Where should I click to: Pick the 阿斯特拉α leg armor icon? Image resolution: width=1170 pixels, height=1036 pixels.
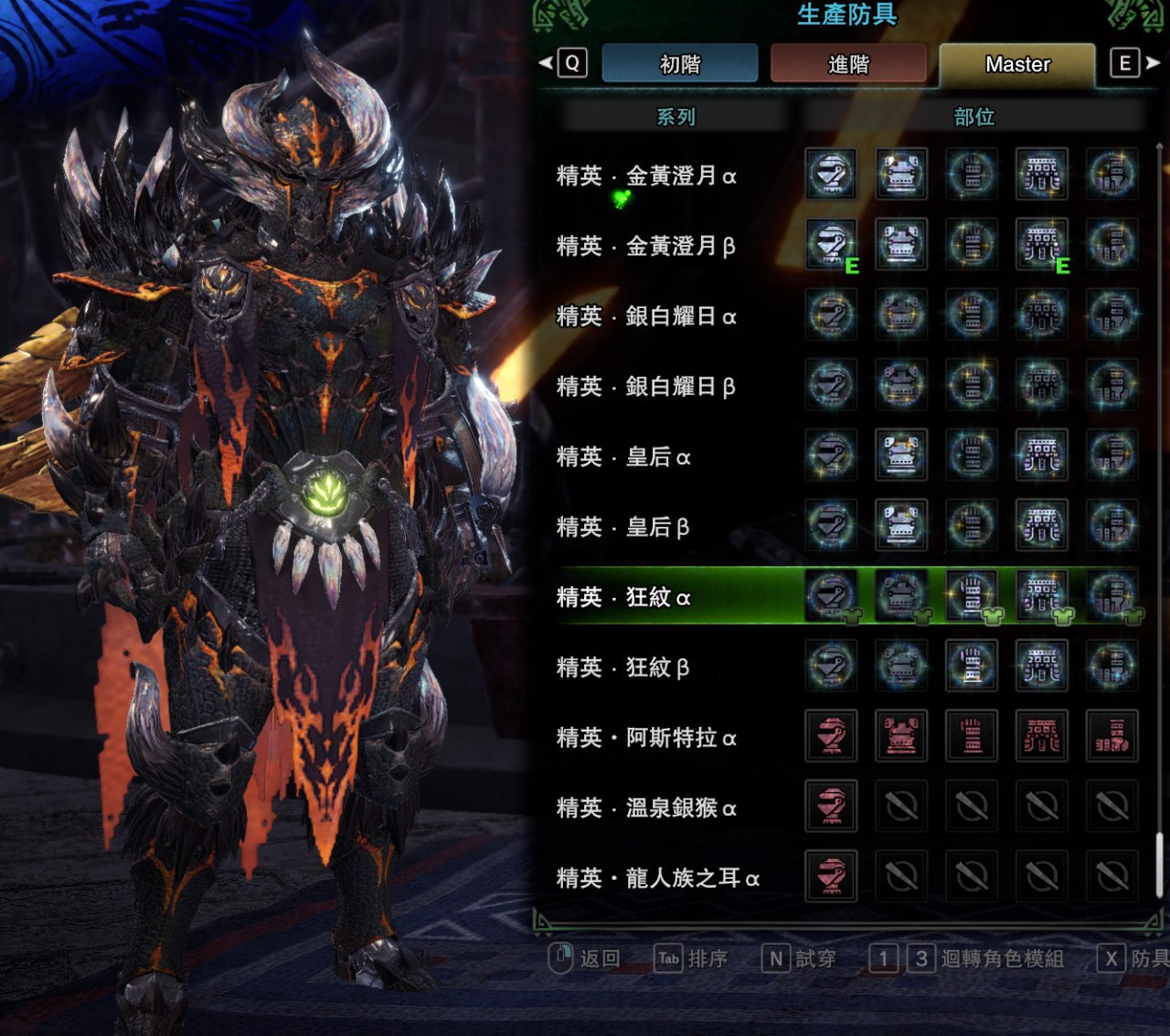(x=1111, y=736)
